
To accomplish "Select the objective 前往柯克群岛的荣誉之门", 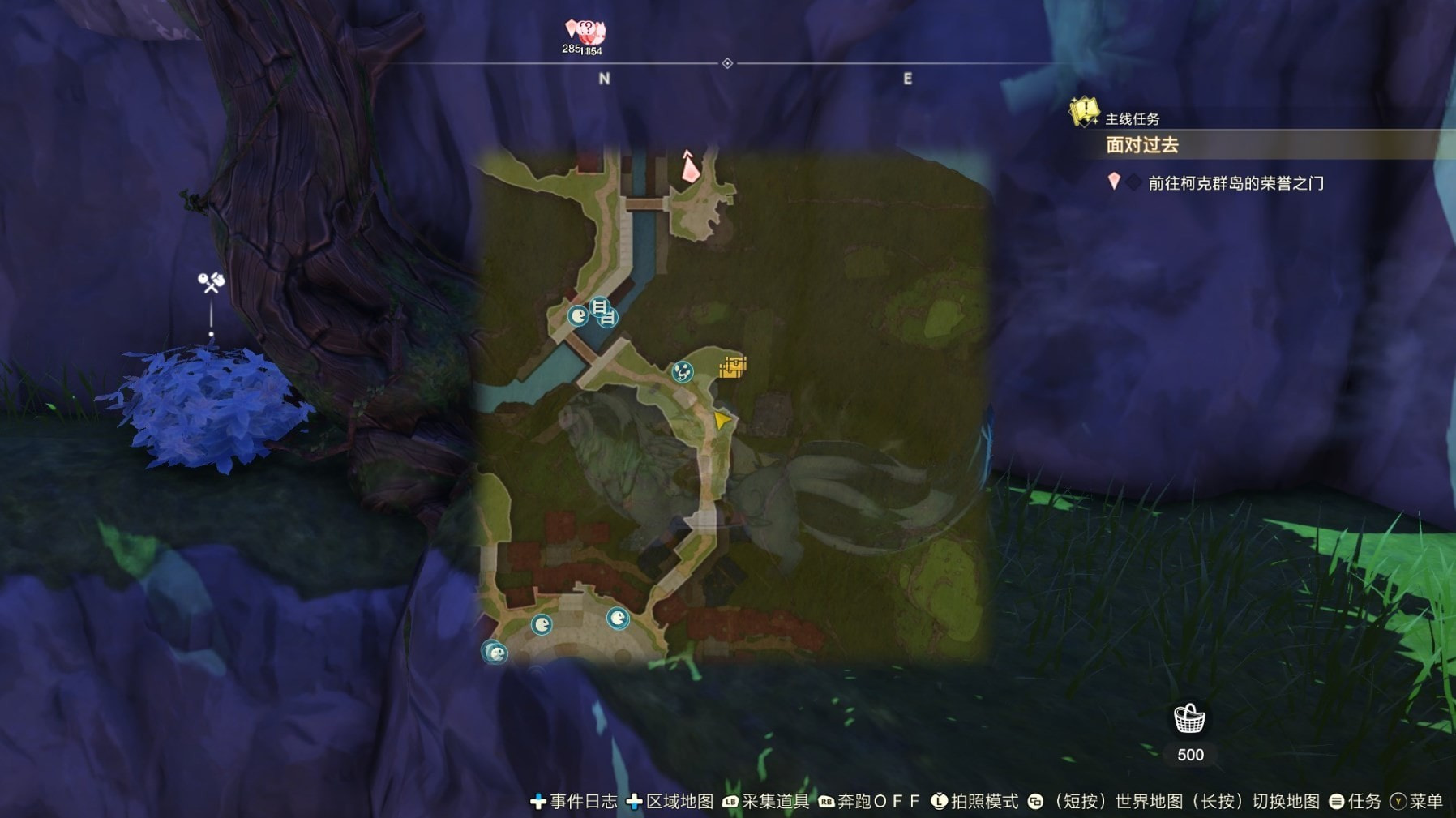I will (x=1235, y=183).
